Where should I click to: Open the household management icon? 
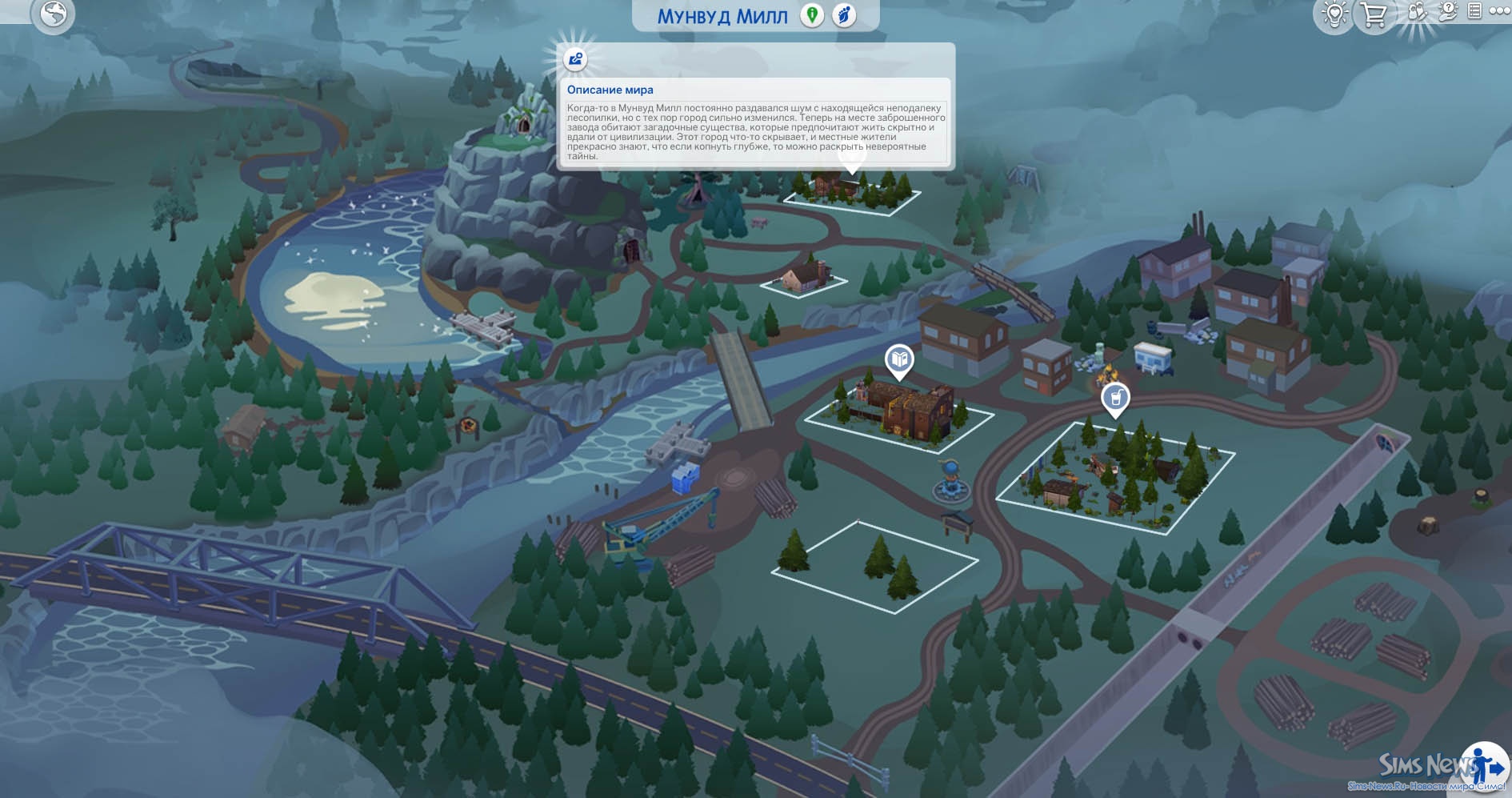point(1417,13)
